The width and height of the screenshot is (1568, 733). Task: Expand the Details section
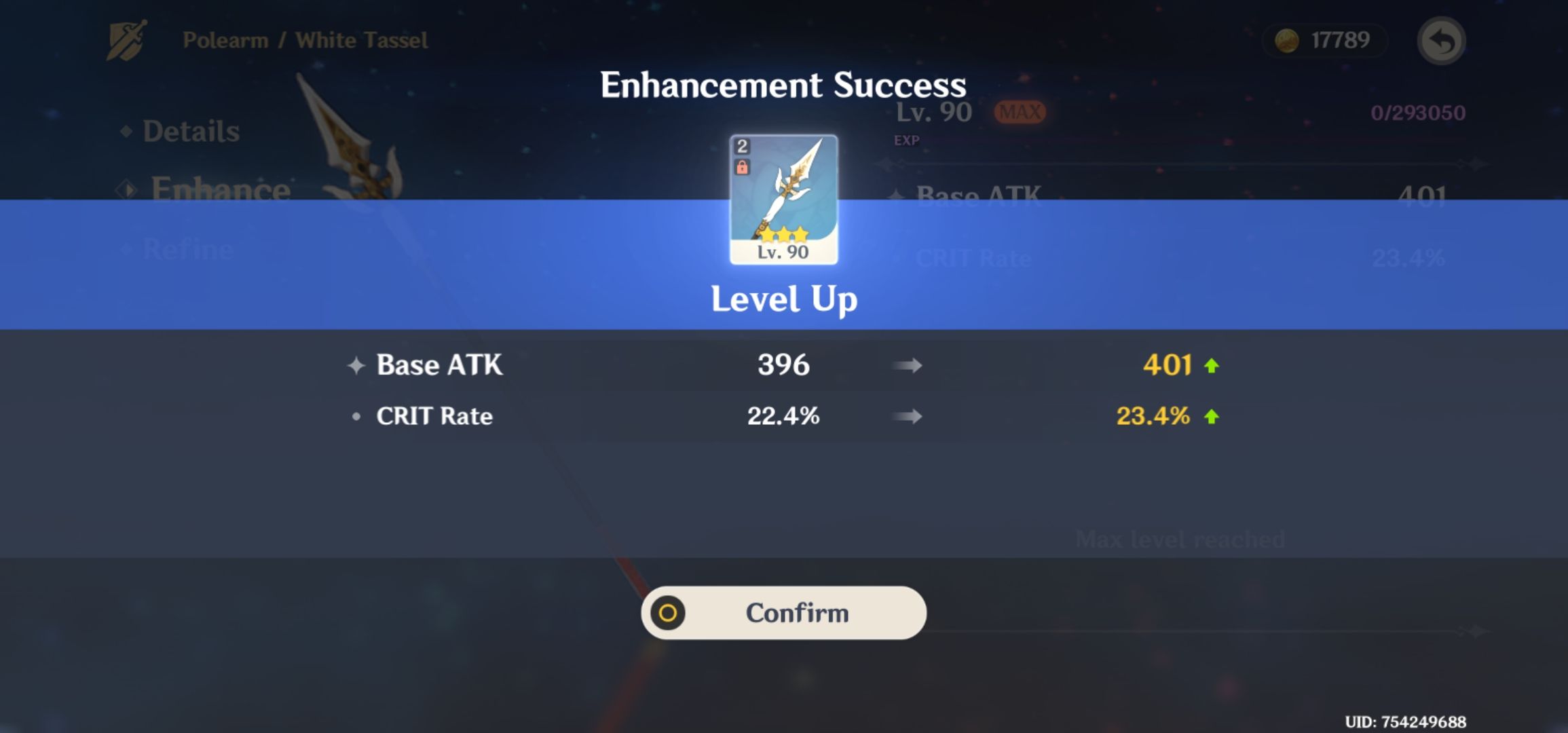point(190,131)
